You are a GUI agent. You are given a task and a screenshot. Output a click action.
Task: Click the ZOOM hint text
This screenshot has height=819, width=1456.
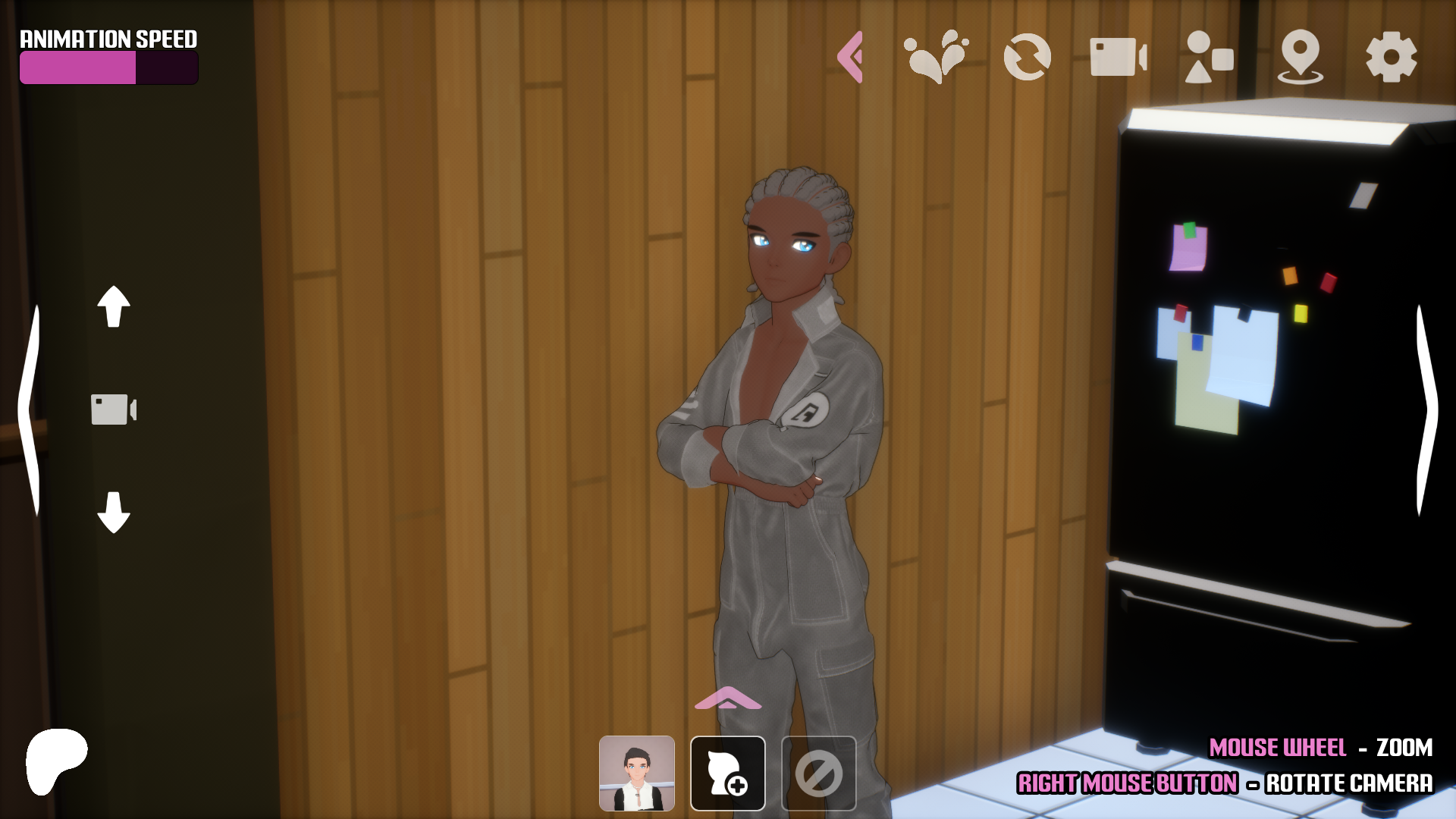[x=1400, y=748]
